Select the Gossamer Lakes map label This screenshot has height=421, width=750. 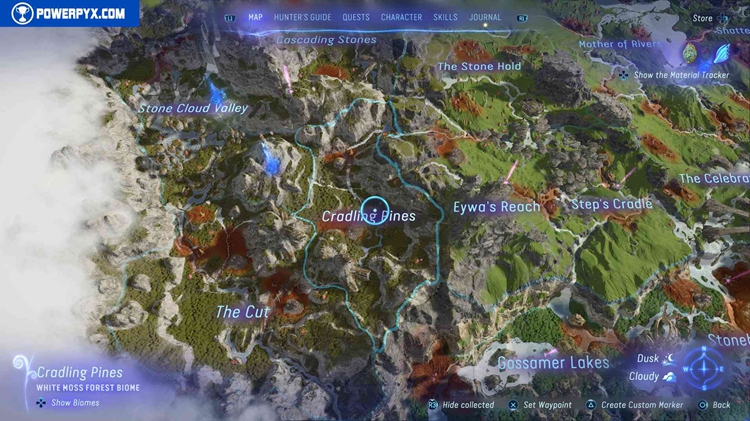click(x=553, y=362)
